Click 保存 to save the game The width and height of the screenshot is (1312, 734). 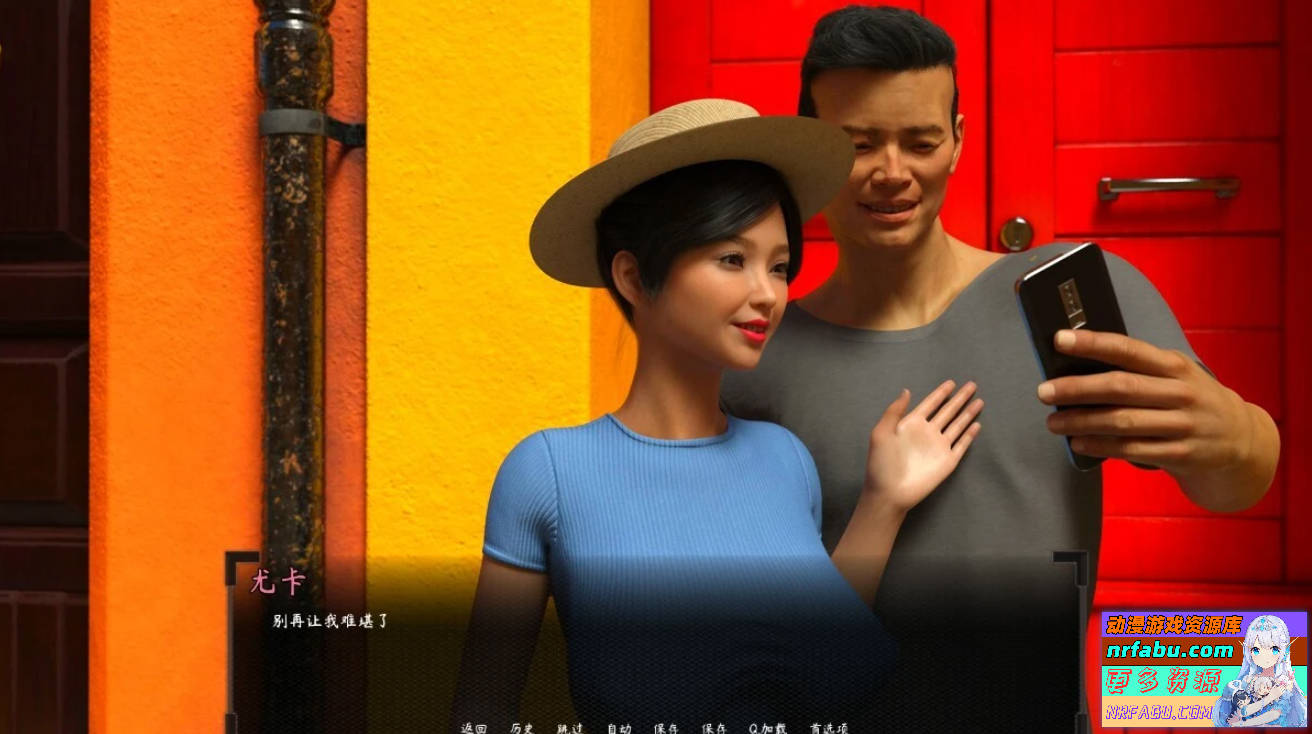tap(666, 728)
